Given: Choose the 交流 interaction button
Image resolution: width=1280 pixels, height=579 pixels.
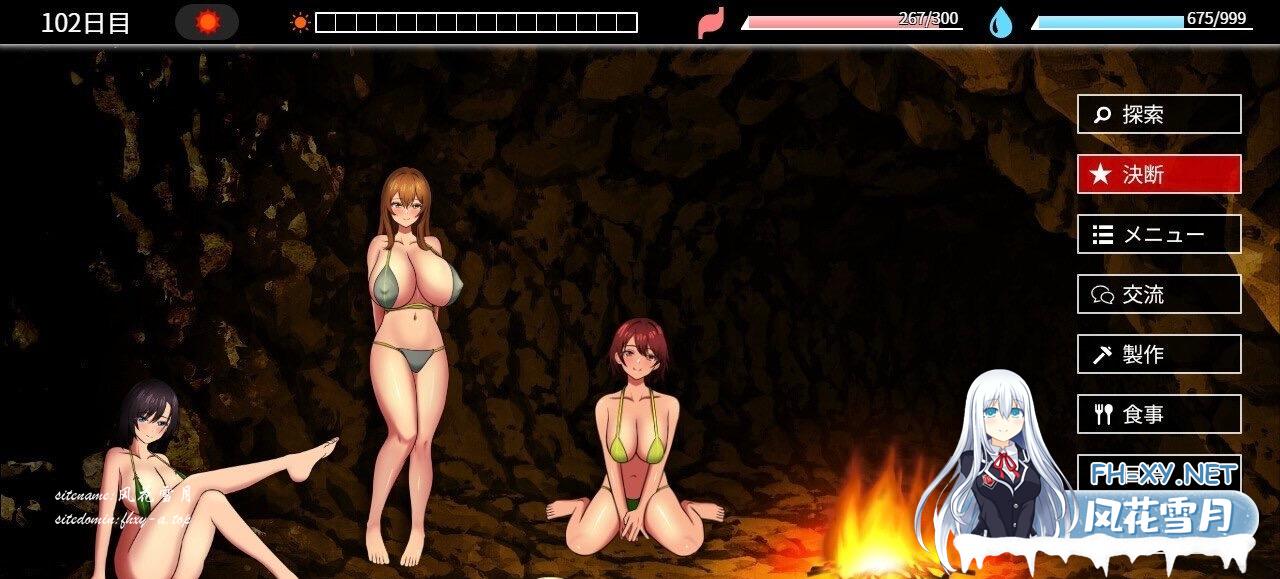Looking at the screenshot, I should click(x=1159, y=294).
